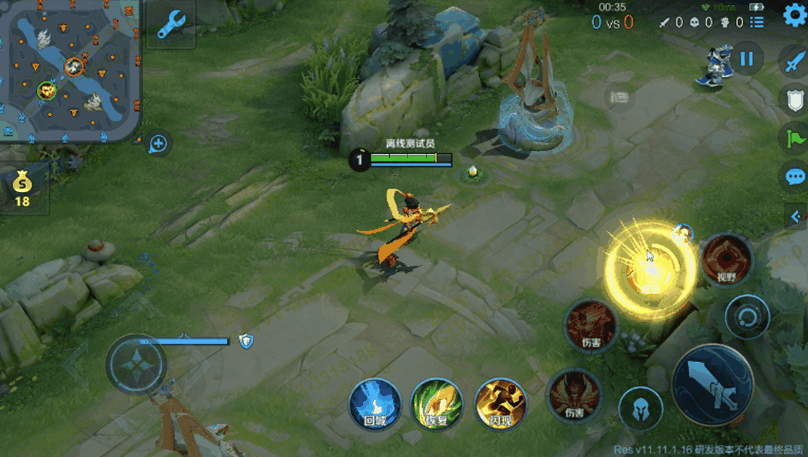This screenshot has height=457, width=808.
Task: Send the sword attack signal
Action: point(793,60)
